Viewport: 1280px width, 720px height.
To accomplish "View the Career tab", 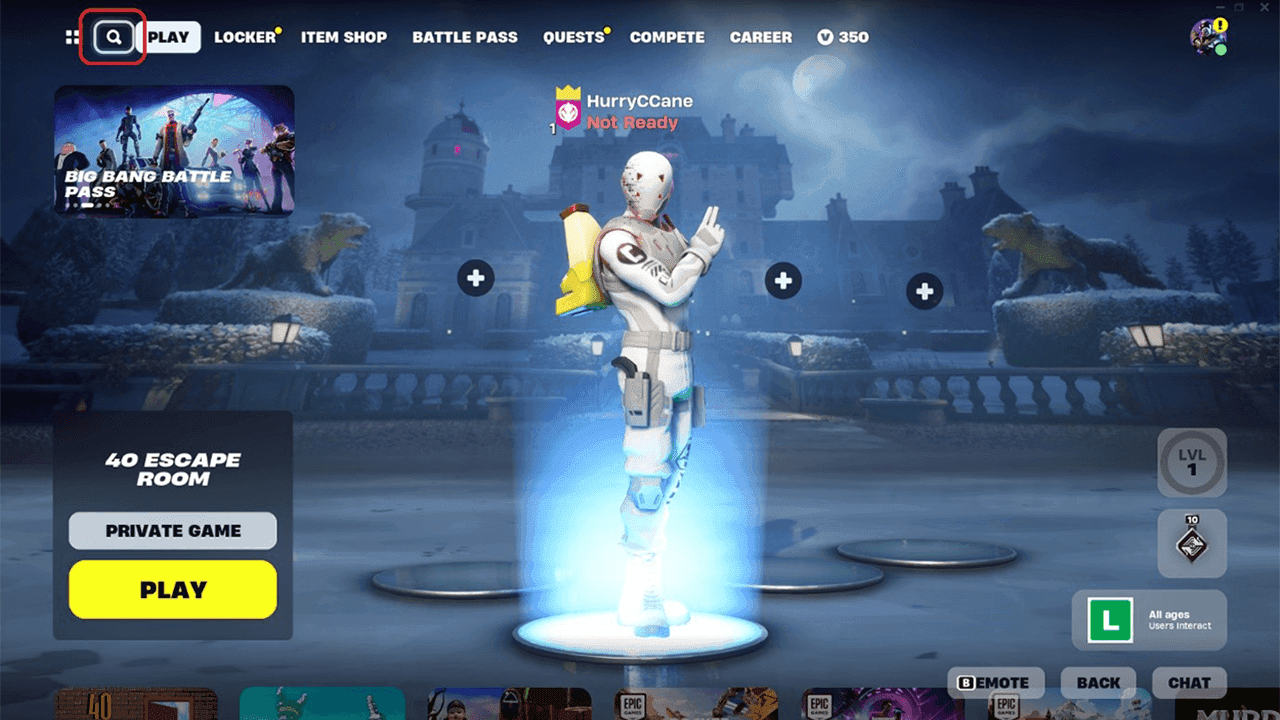I will (761, 37).
